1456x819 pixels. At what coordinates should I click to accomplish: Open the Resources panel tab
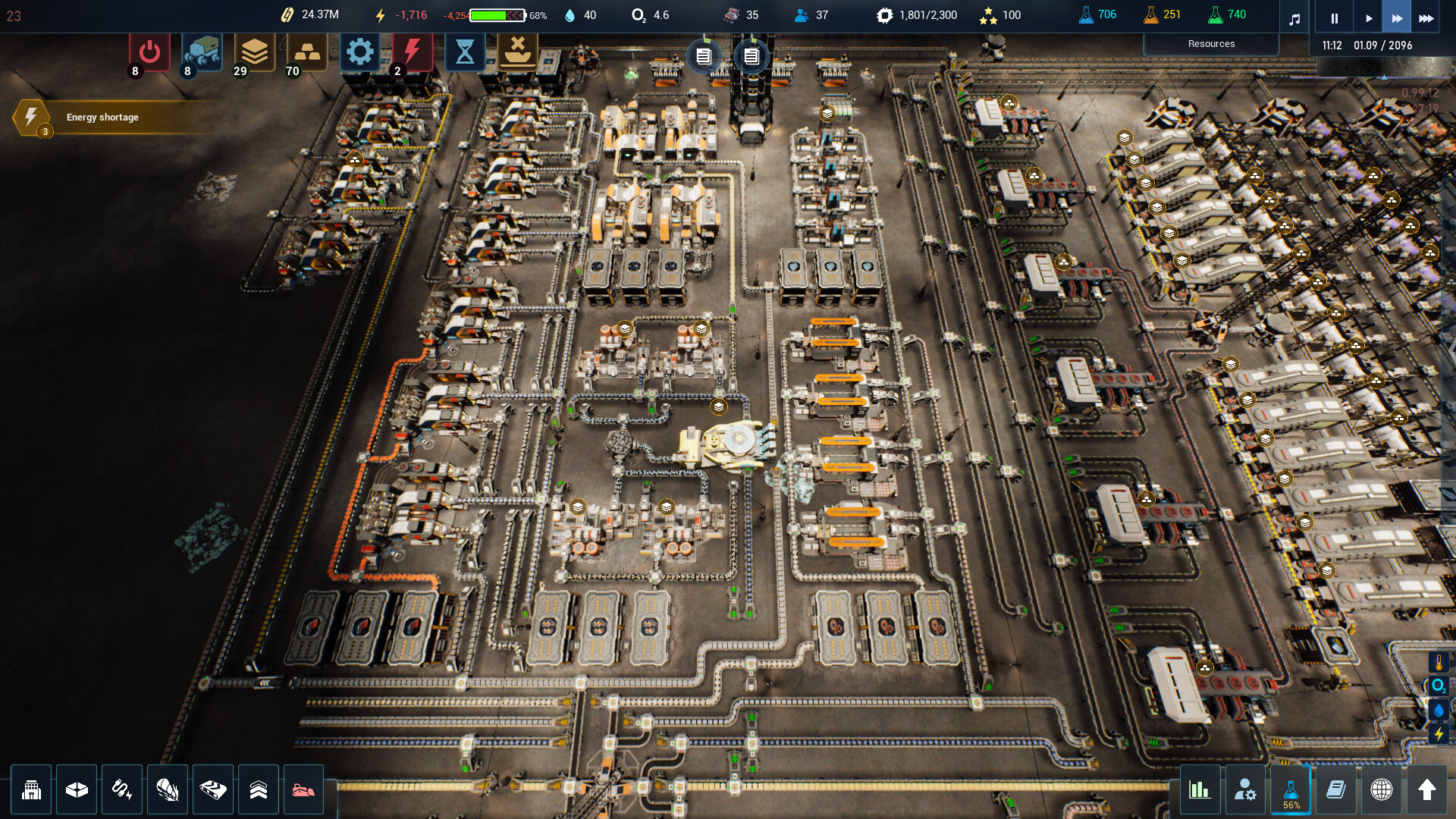1211,44
